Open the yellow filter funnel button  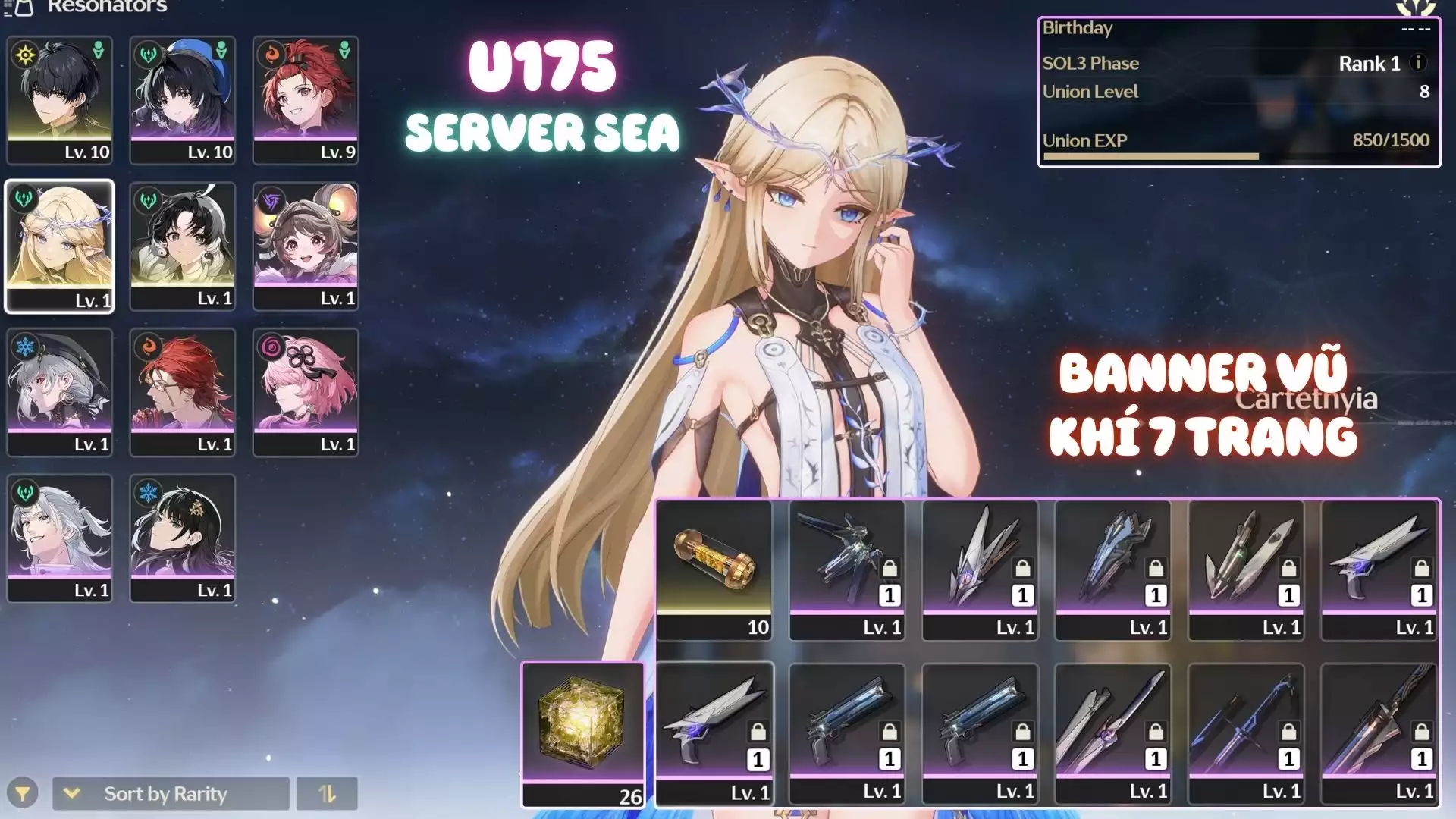(23, 794)
